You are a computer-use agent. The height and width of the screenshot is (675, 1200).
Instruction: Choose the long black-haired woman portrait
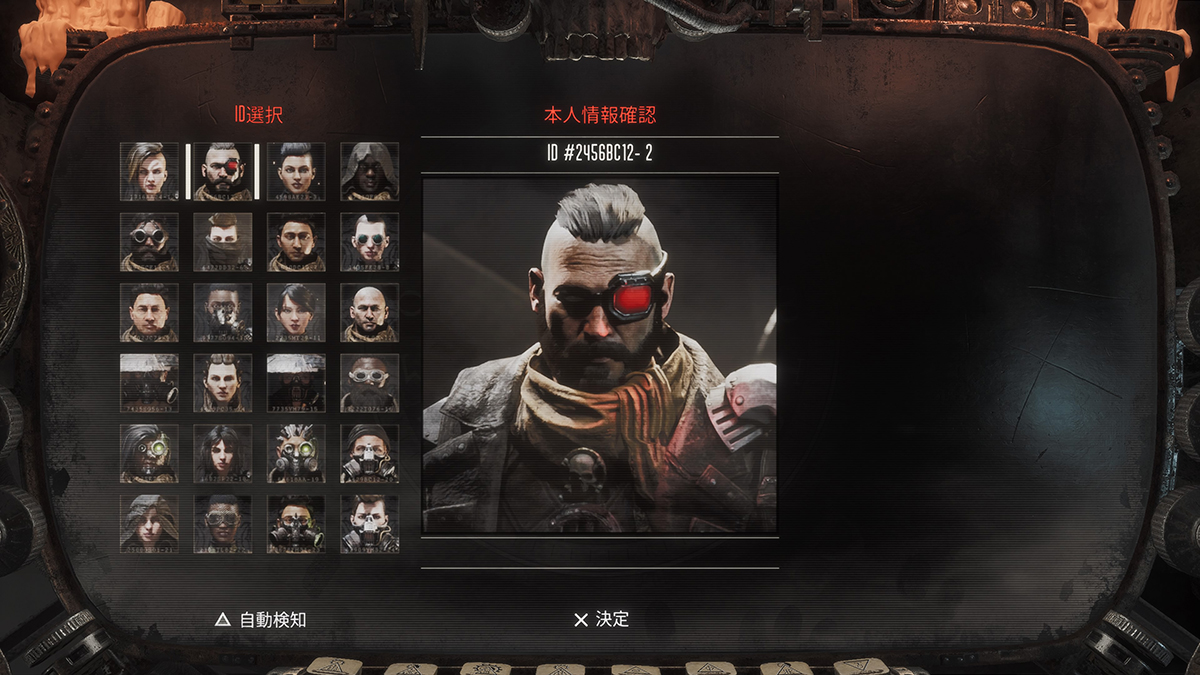(x=223, y=453)
